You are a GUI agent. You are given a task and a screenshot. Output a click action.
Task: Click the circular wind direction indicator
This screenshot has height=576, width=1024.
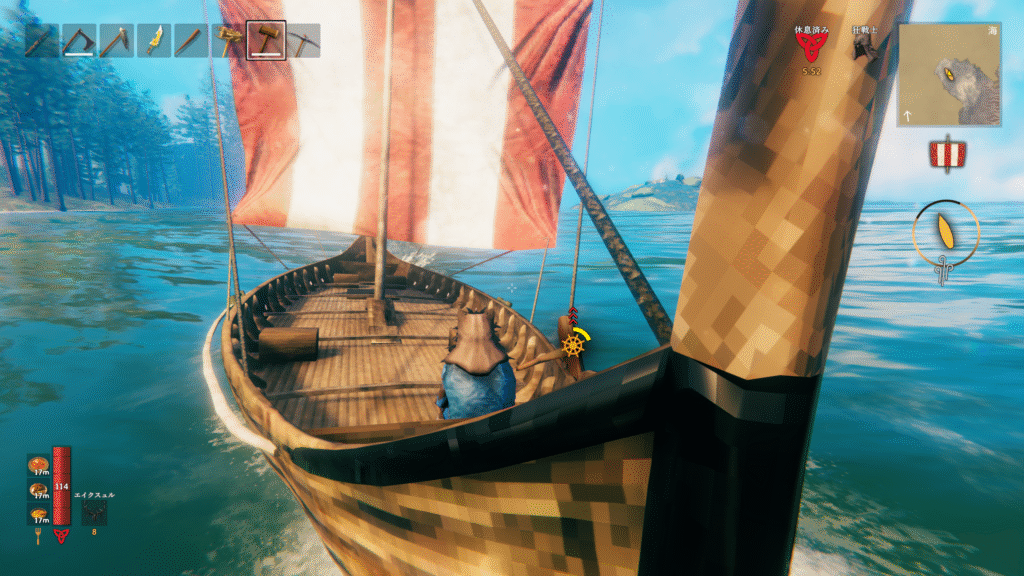coord(945,233)
